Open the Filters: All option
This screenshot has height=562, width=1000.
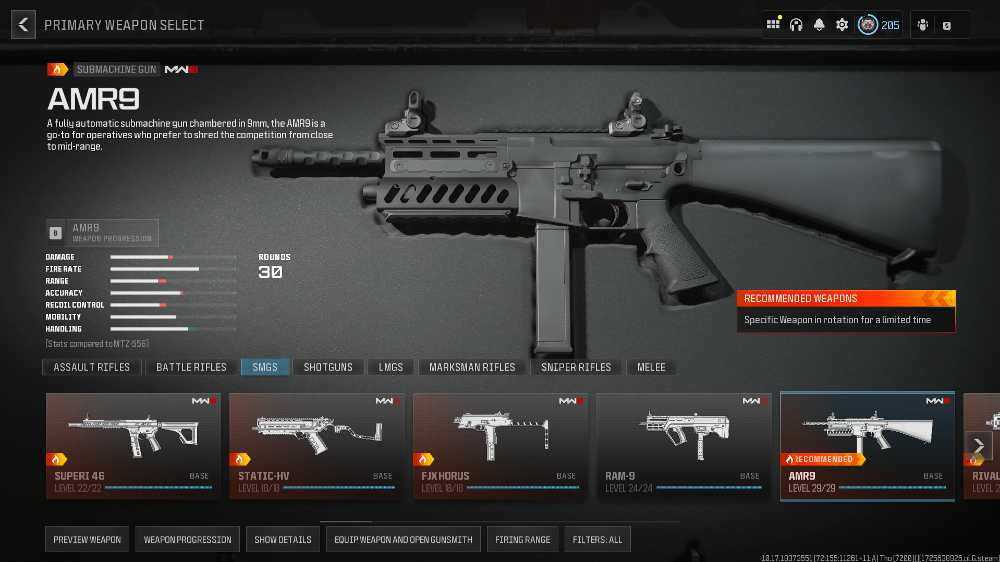[x=598, y=540]
